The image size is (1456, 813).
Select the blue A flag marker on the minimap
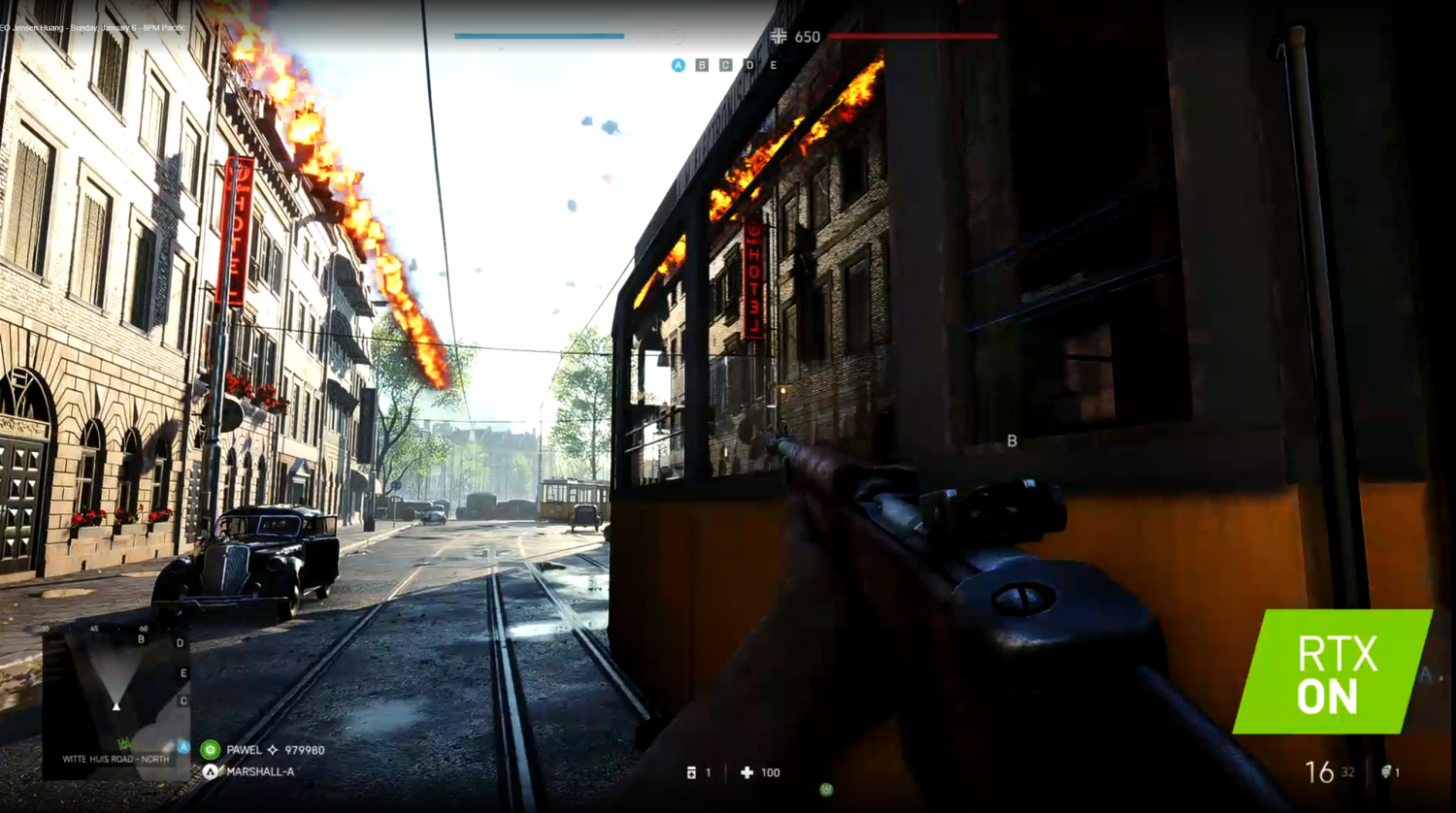click(183, 747)
